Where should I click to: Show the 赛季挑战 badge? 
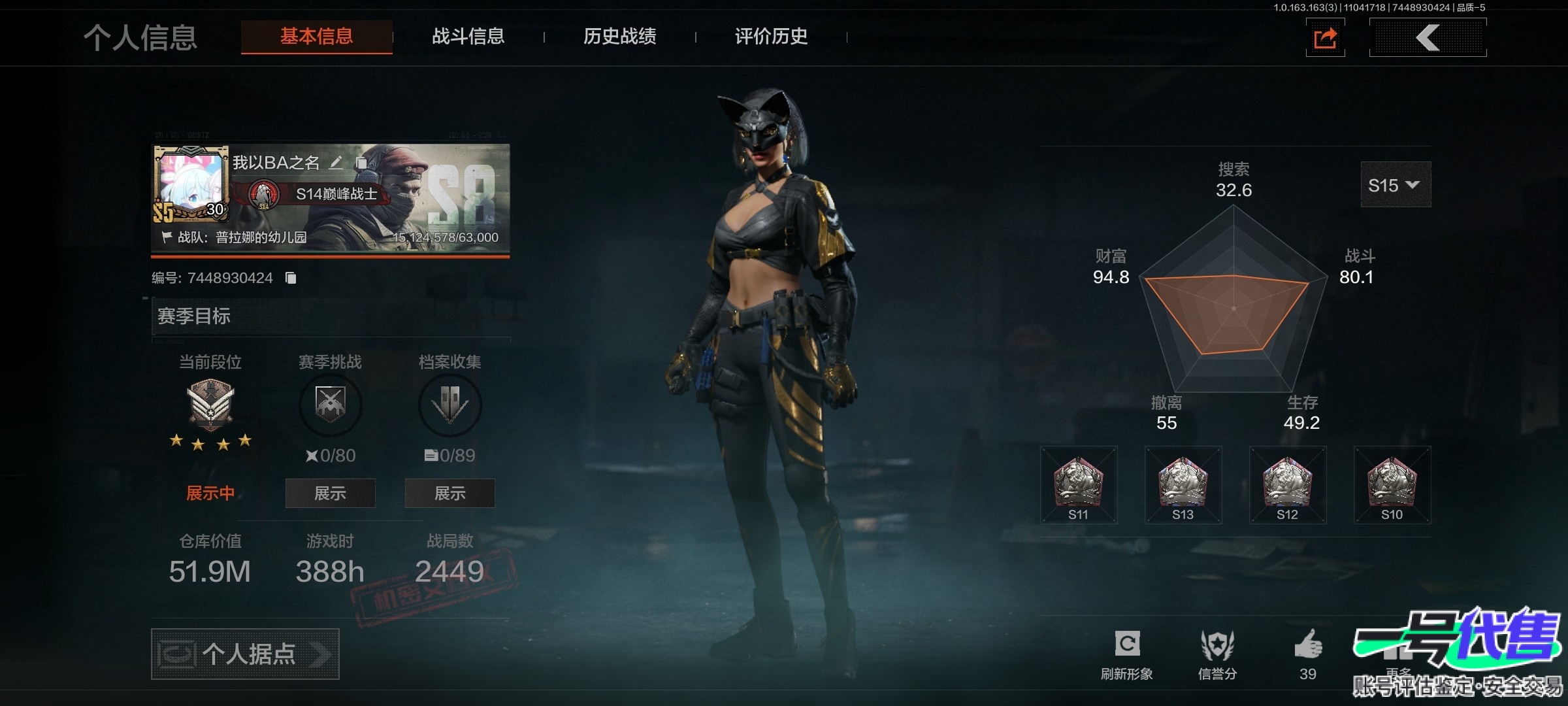tap(330, 493)
